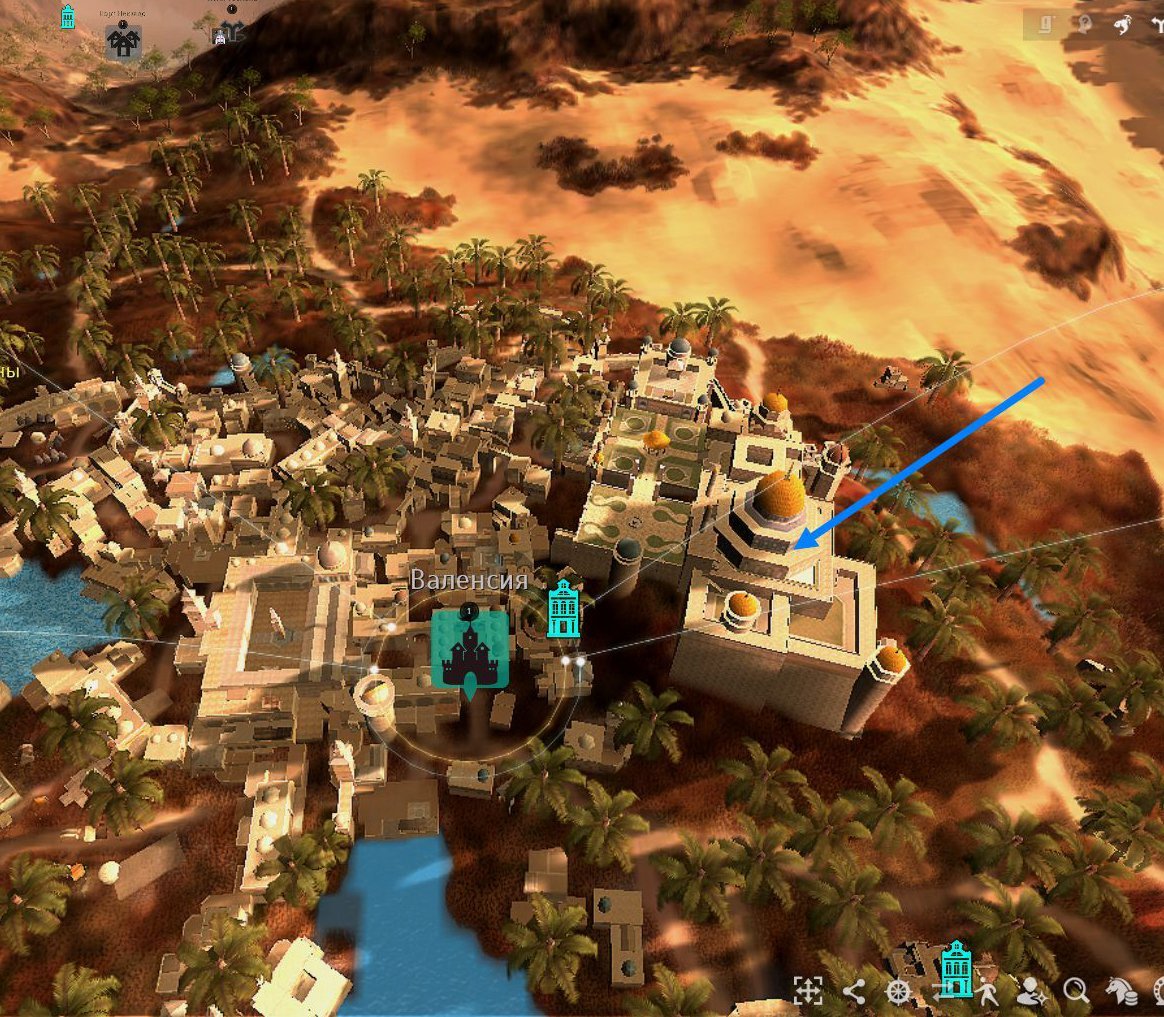Open the magnifying glass search
The image size is (1164, 1017).
click(x=1076, y=991)
